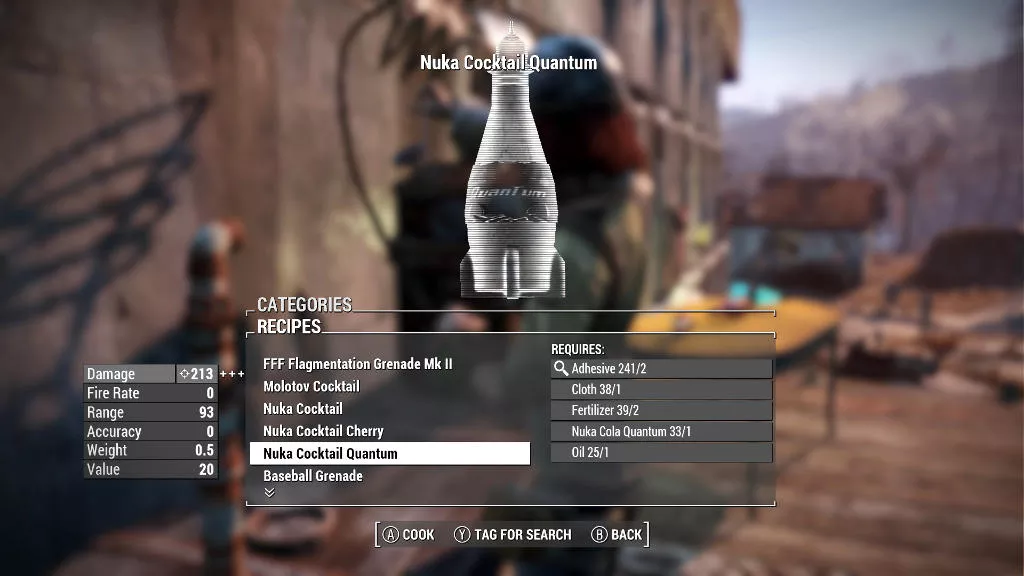Select the highlighted Nuka Cocktail Quantum recipe
This screenshot has height=576, width=1024.
click(x=389, y=454)
